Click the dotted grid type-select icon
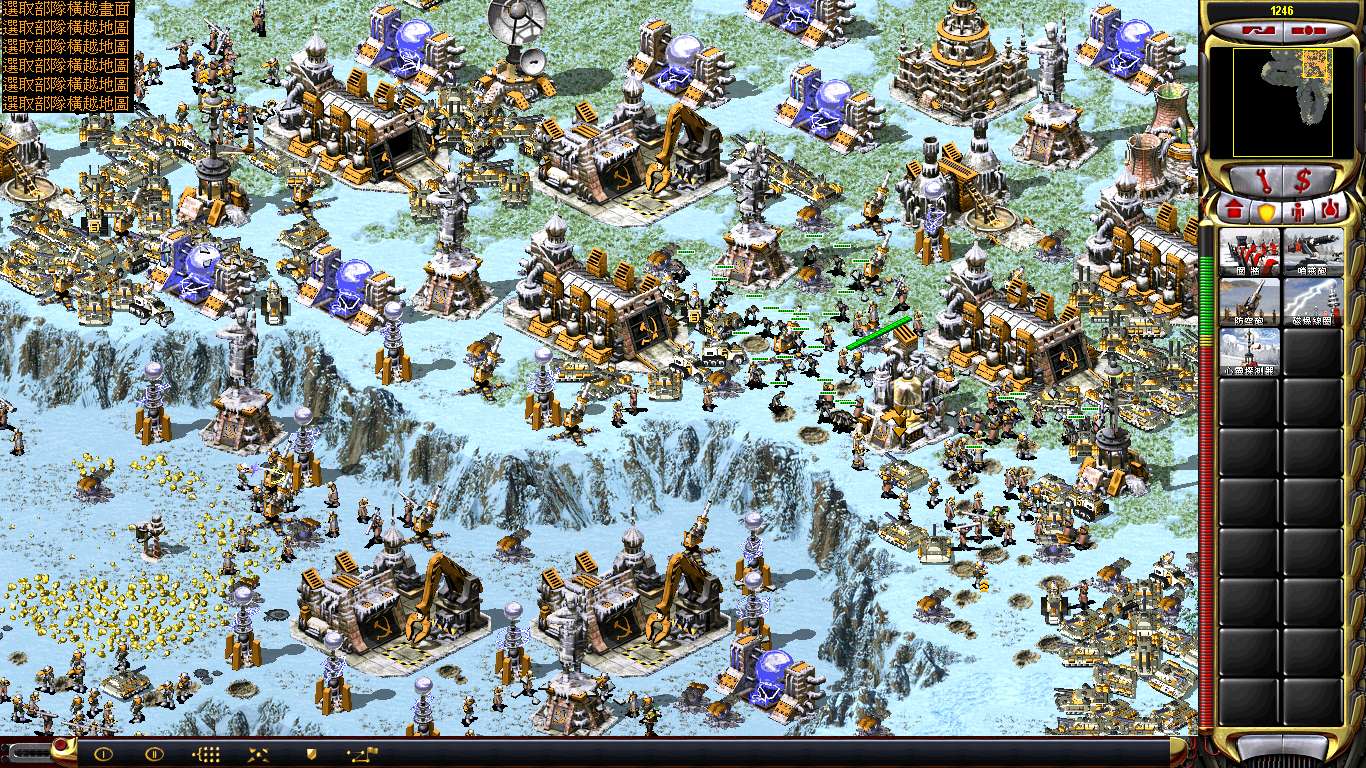 pos(205,754)
